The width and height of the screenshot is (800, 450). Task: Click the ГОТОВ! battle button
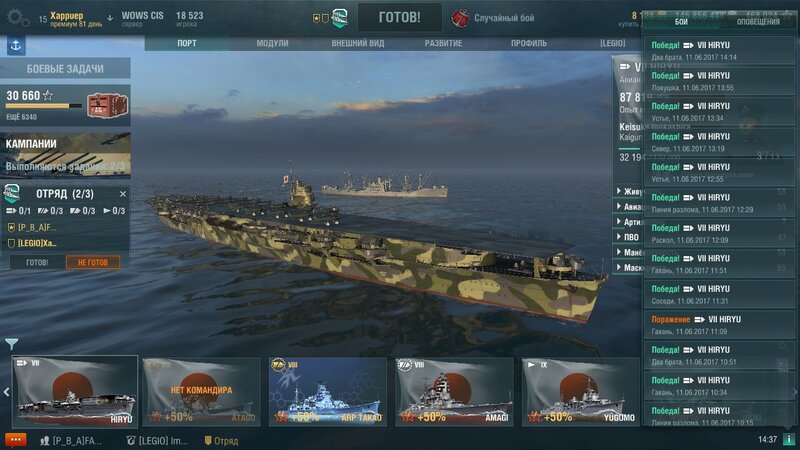tap(400, 17)
